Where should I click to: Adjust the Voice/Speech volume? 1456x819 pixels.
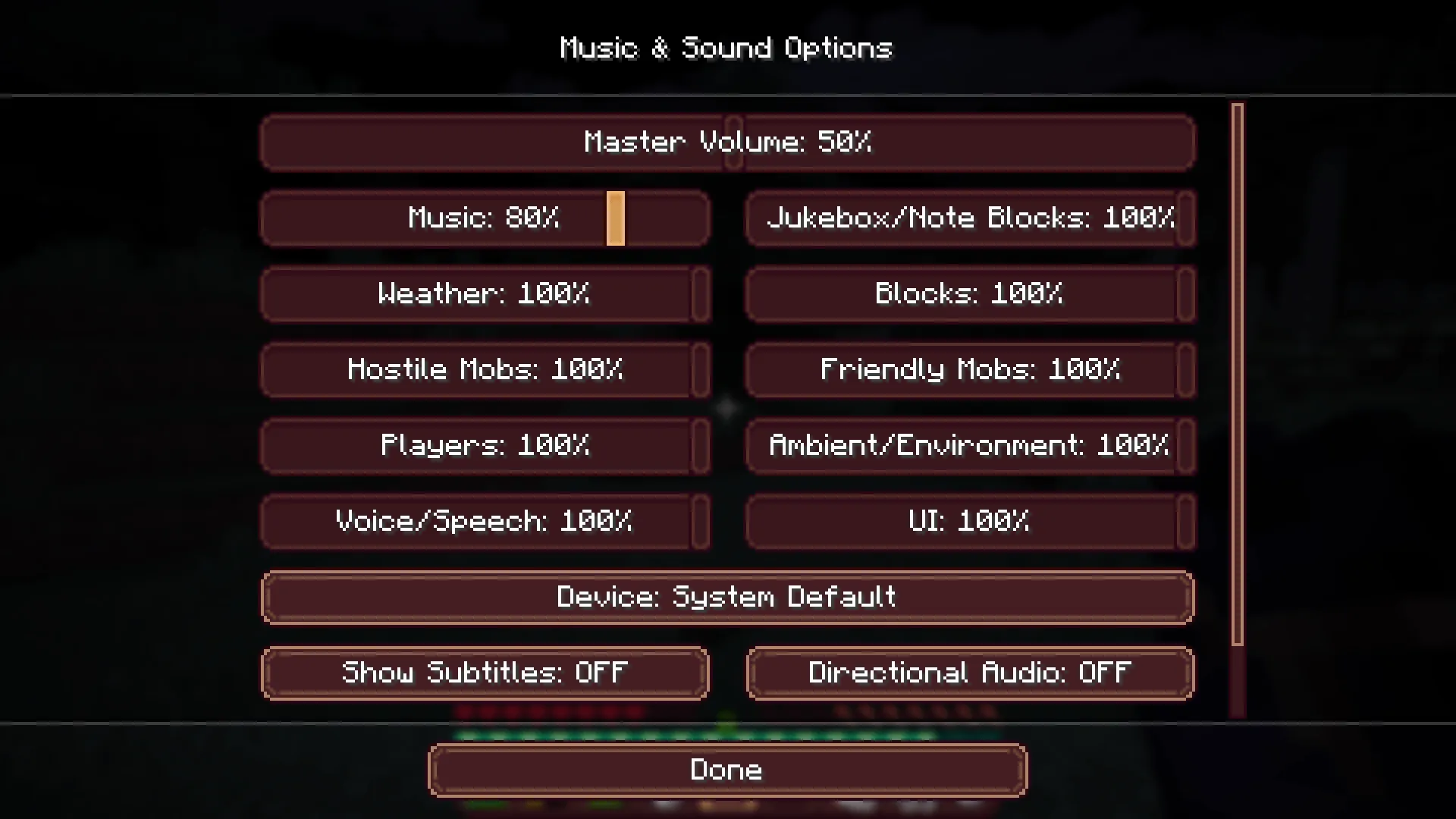pyautogui.click(x=485, y=522)
